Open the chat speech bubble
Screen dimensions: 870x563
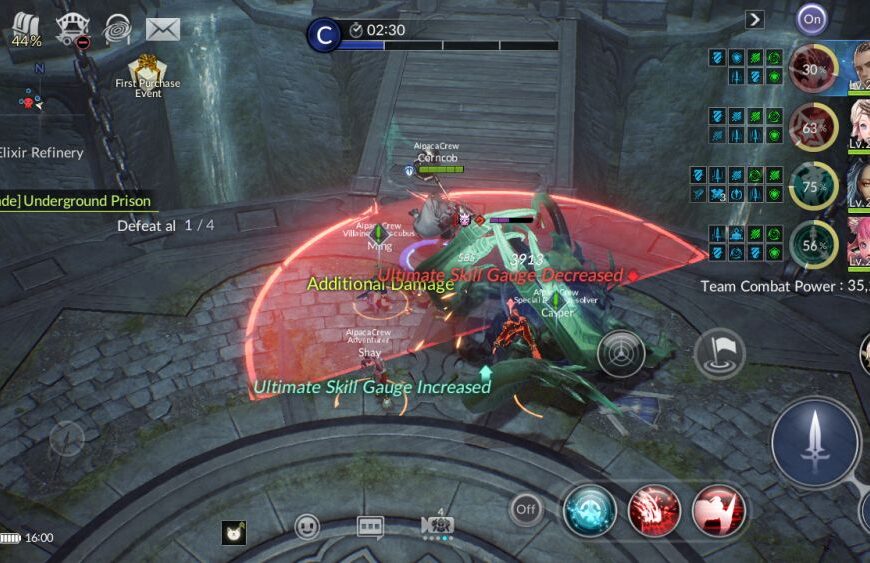370,527
